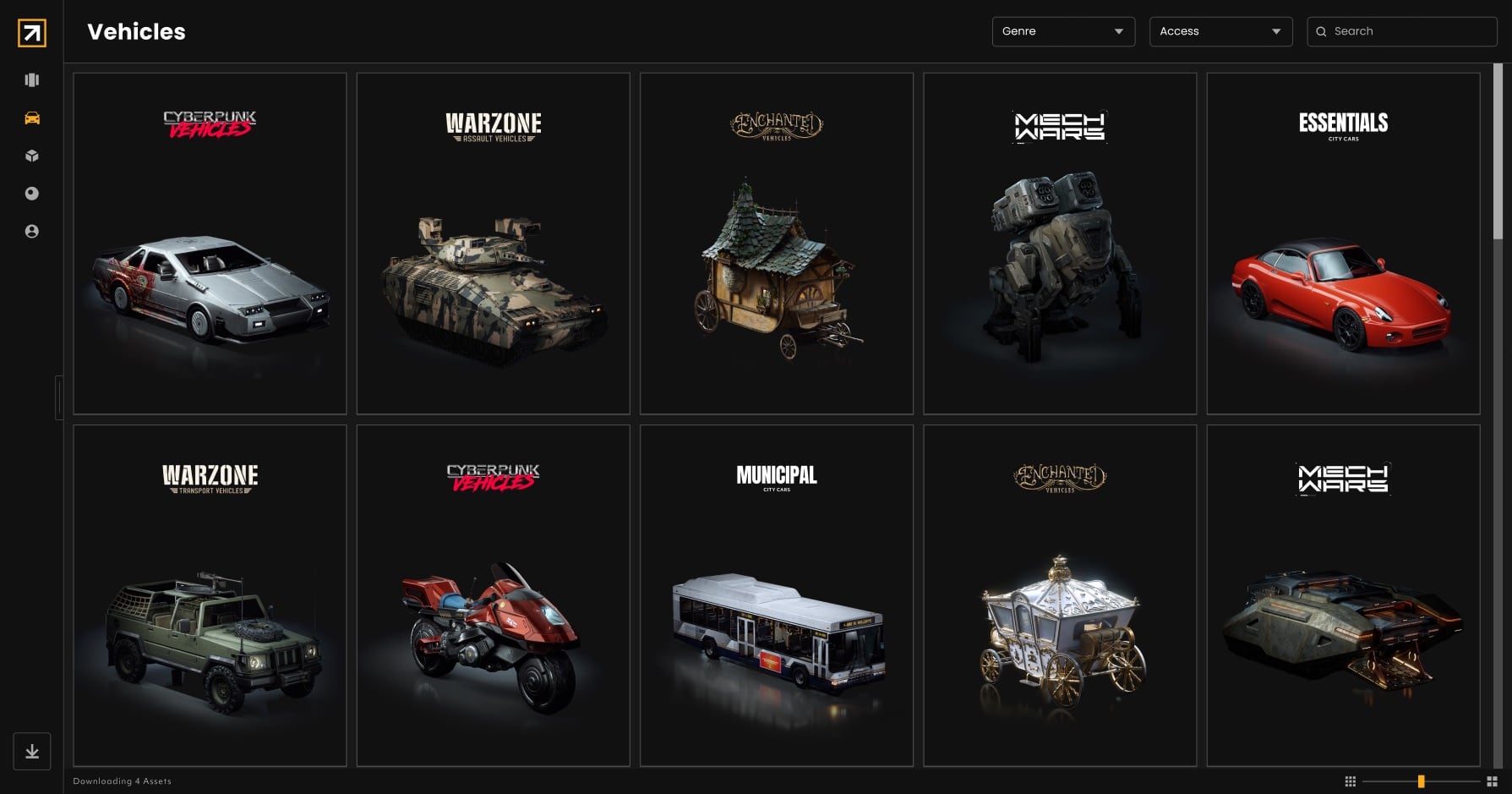Open the Municipal city bus tile
1512x794 pixels.
pyautogui.click(x=776, y=595)
